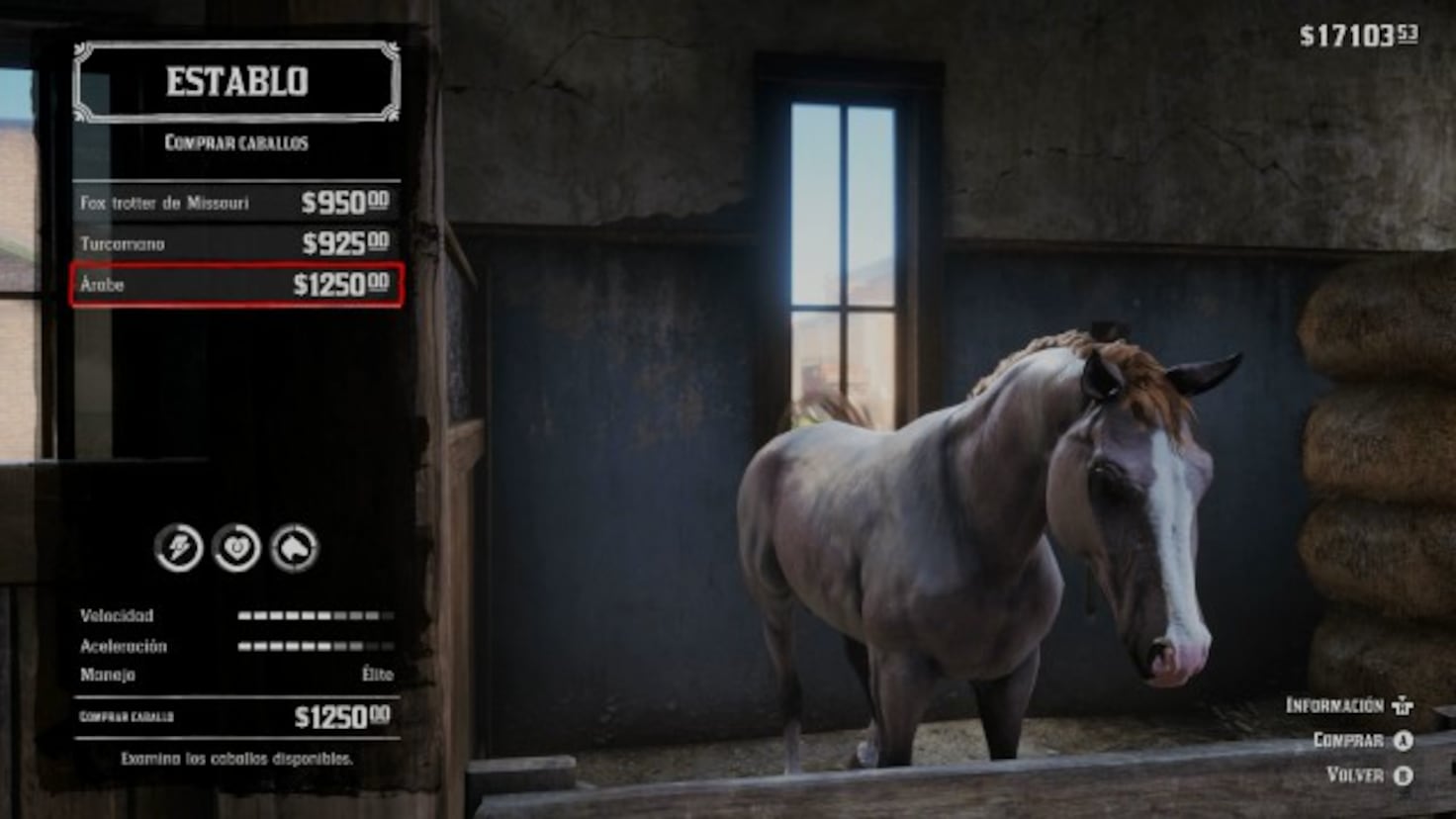
Task: Open Información for horse details
Action: coord(1335,703)
